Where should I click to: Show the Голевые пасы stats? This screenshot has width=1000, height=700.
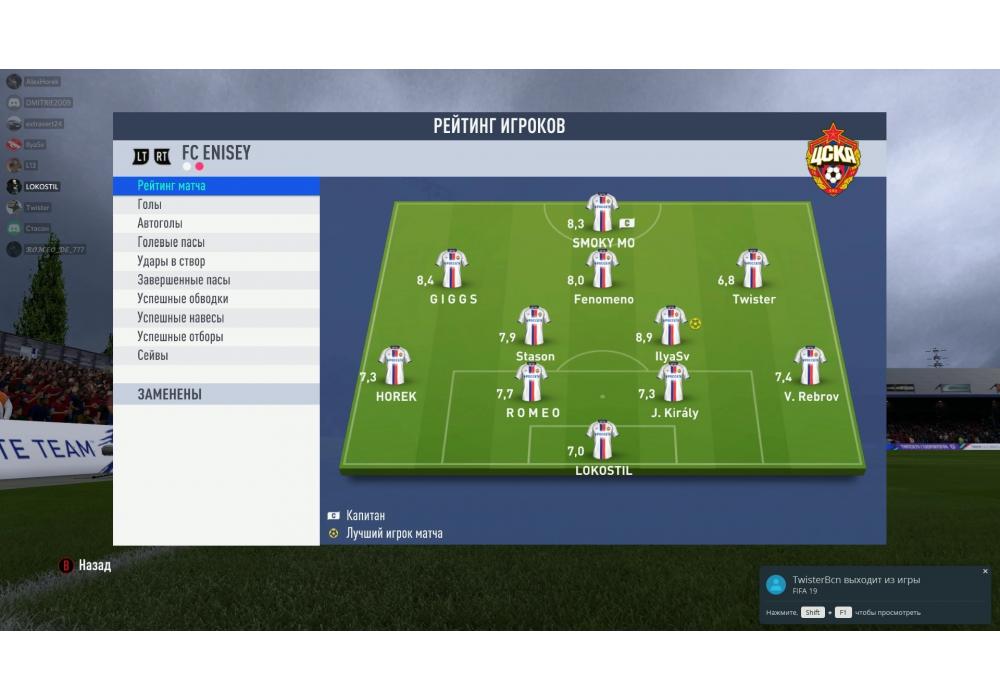click(x=216, y=243)
